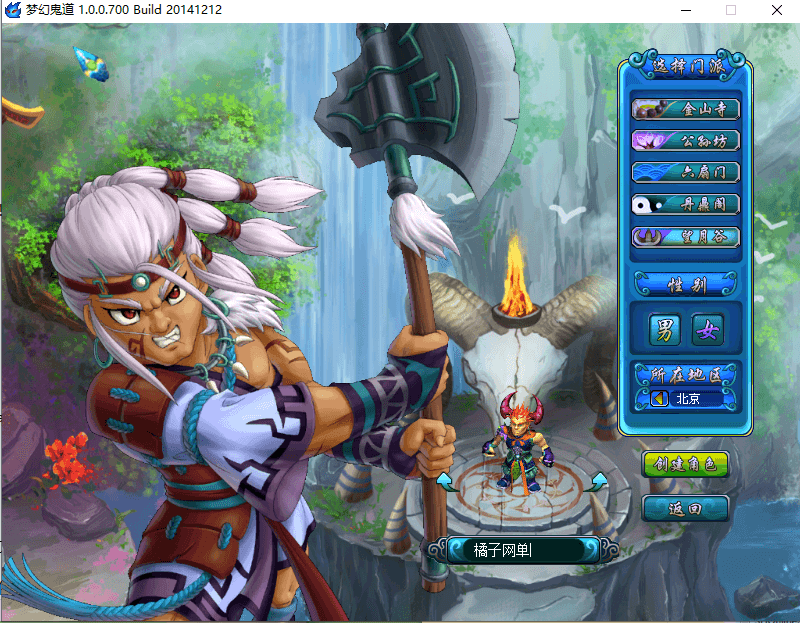Minimize the game window
The image size is (800, 623).
click(x=684, y=10)
